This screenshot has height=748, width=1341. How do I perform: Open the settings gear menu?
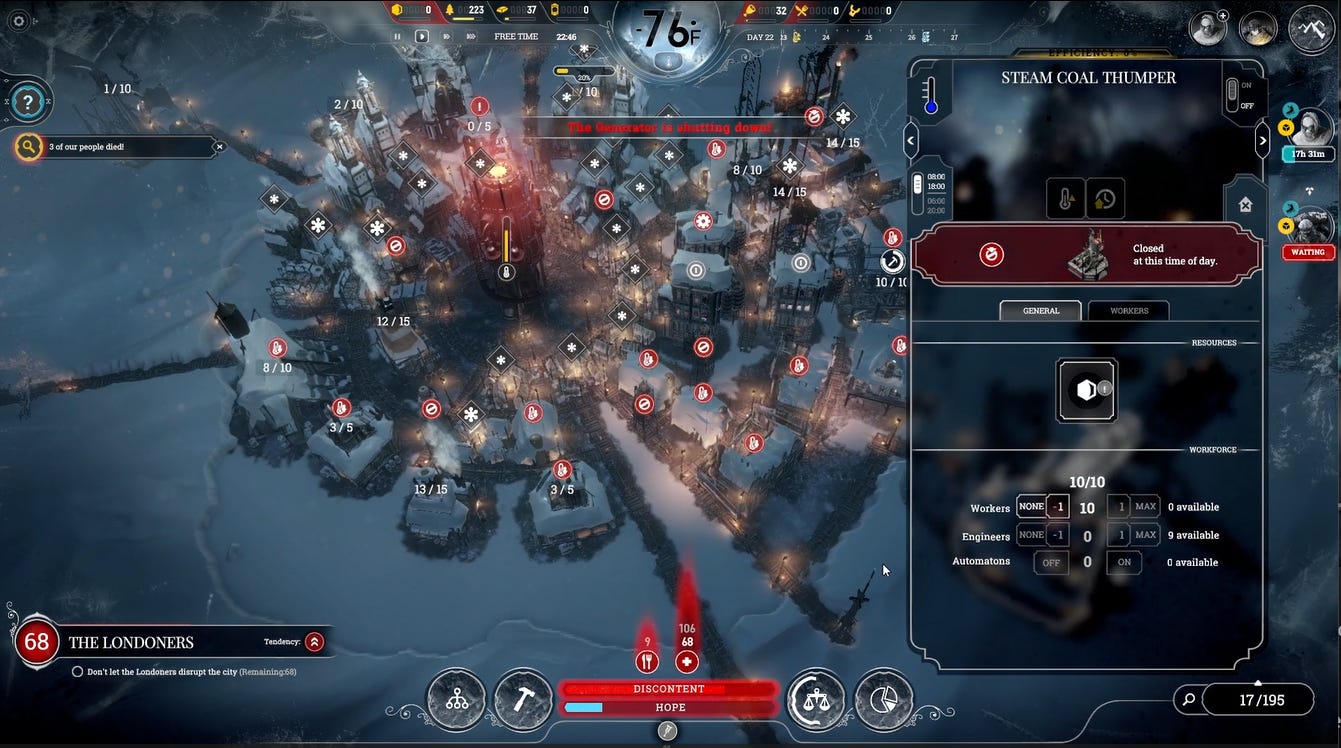tap(17, 21)
